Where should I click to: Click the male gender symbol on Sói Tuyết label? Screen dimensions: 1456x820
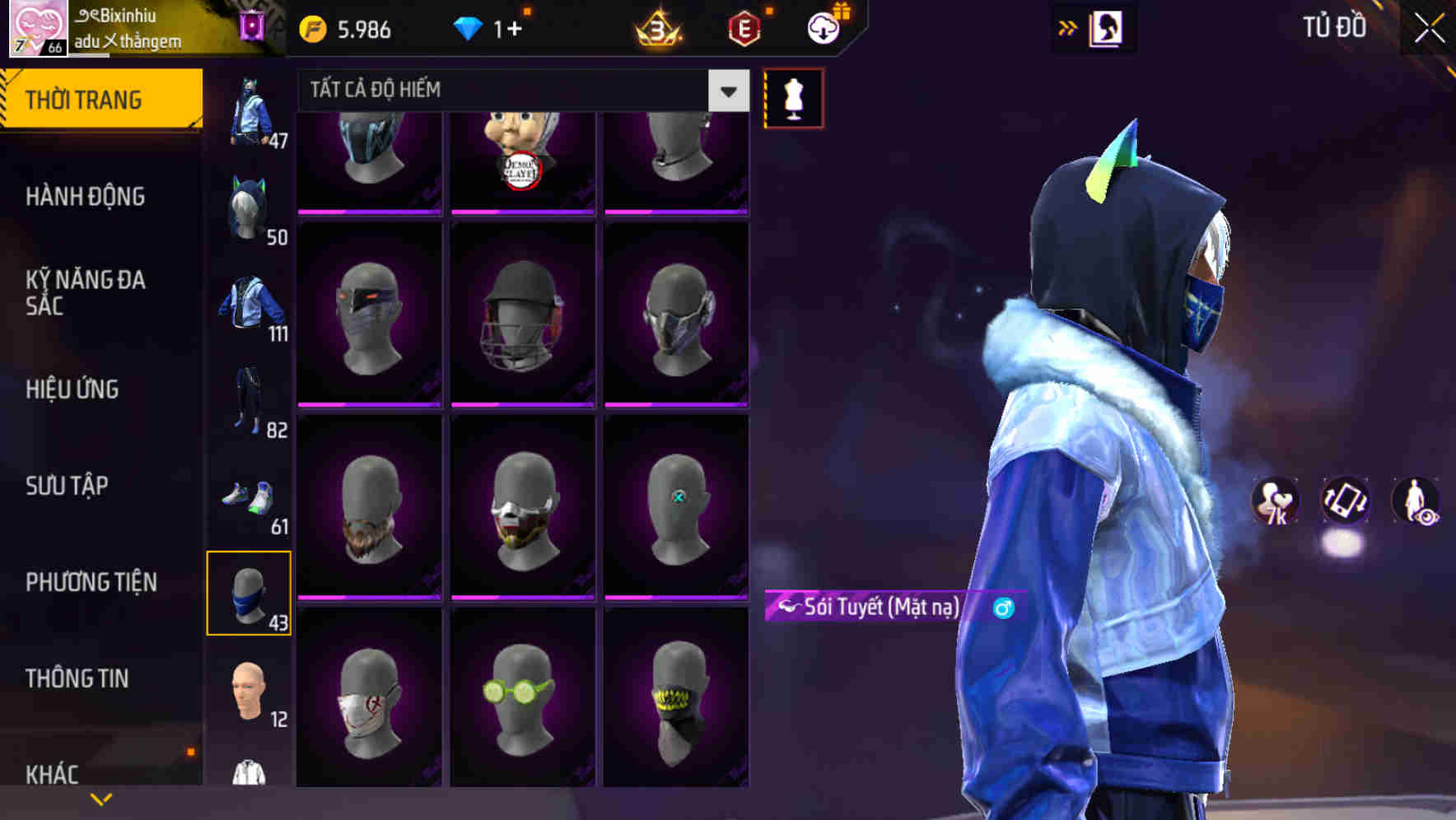[1004, 609]
